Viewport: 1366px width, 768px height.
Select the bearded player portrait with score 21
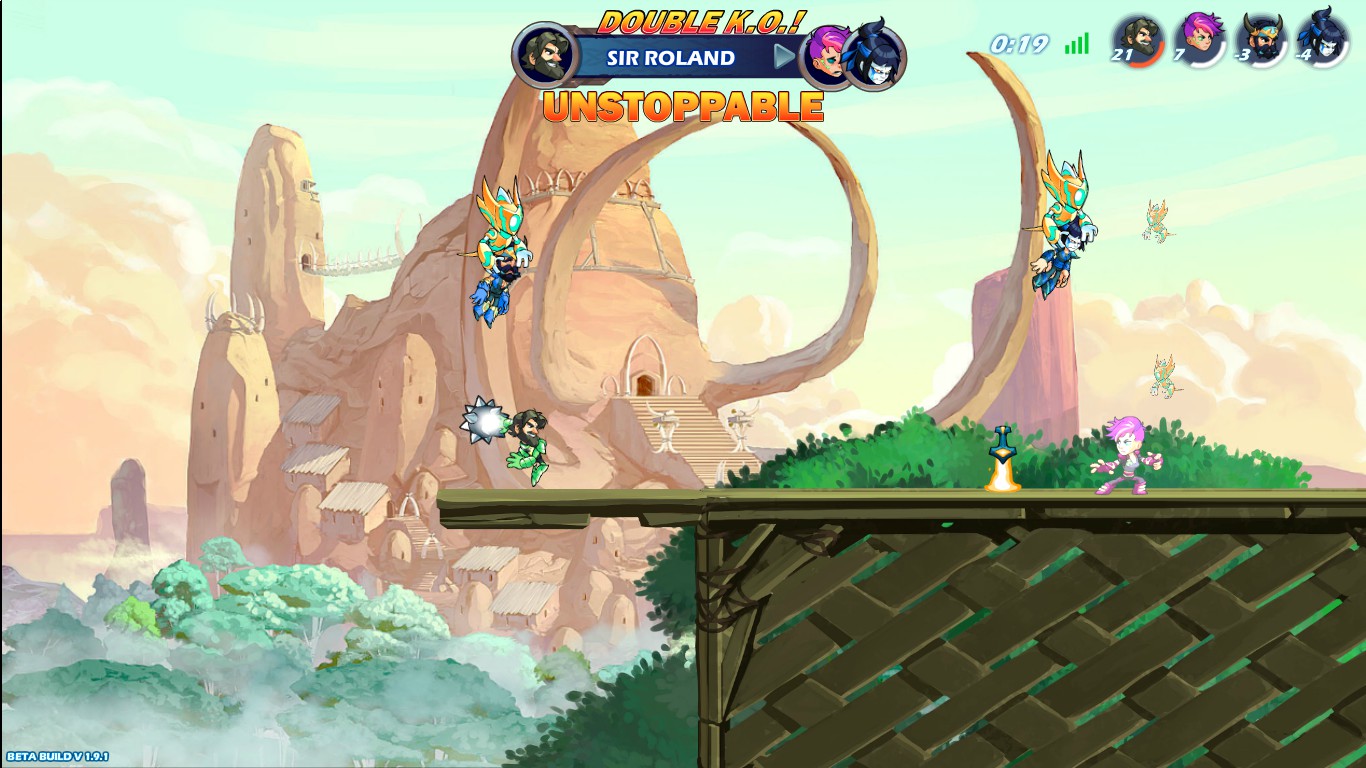1137,38
